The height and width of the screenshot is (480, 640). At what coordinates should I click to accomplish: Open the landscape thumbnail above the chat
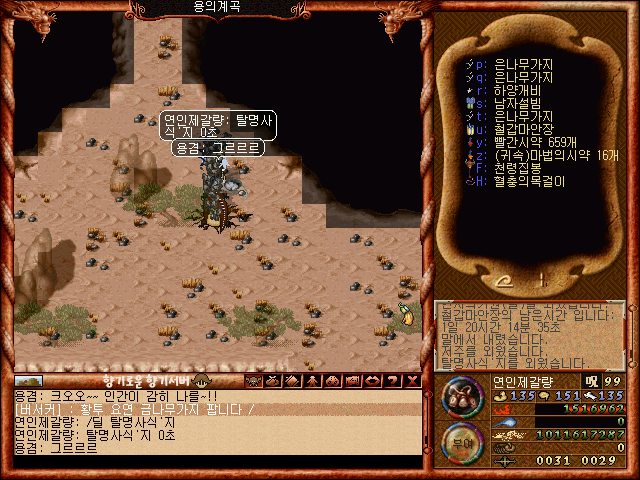click(x=28, y=381)
